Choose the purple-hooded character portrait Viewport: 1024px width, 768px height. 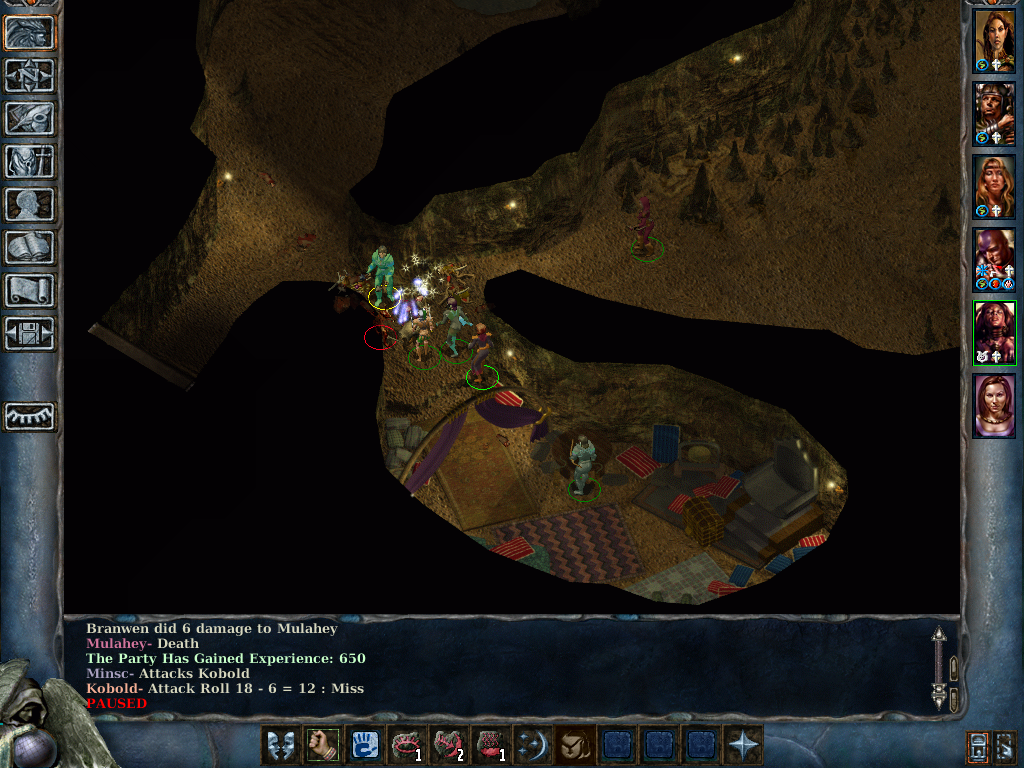coord(994,260)
